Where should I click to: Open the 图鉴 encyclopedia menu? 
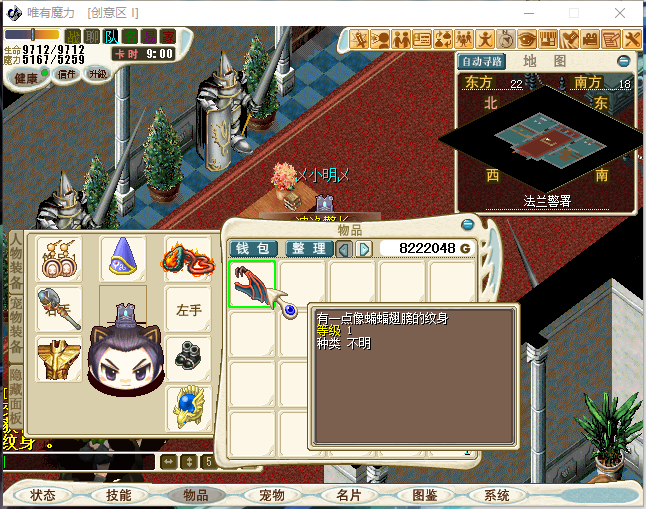[425, 495]
